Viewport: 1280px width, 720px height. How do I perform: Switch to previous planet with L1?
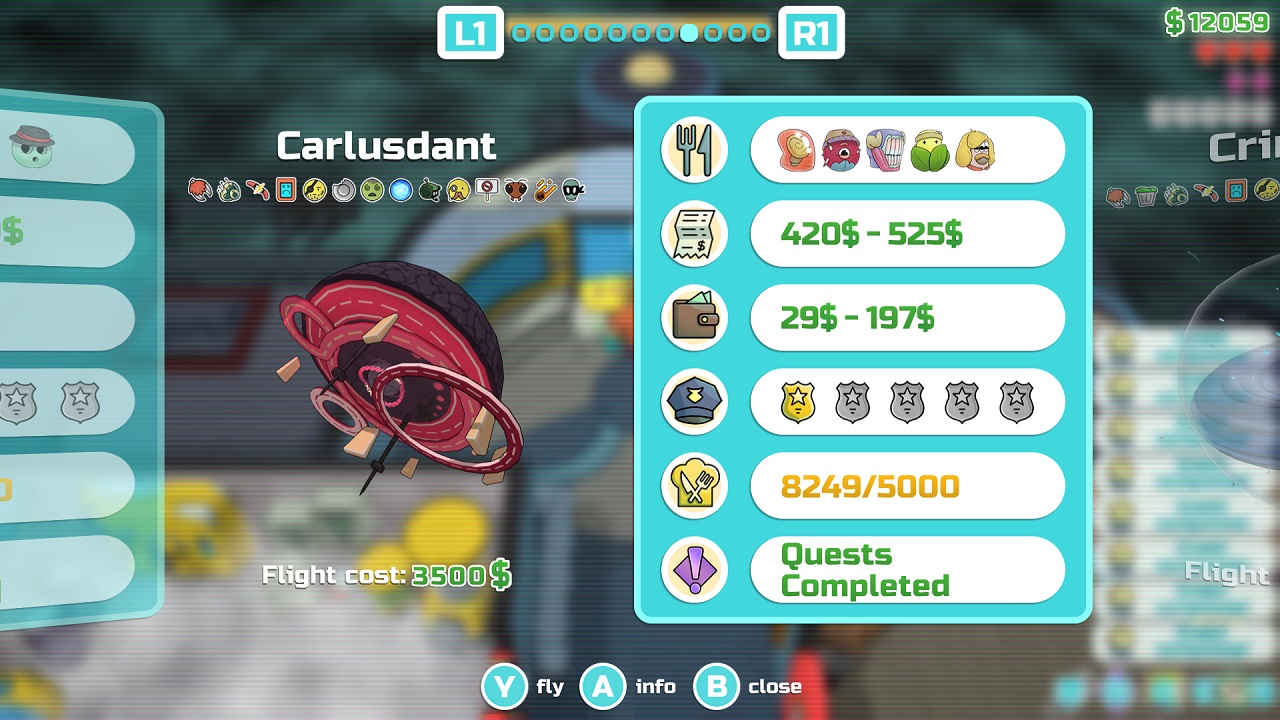(470, 32)
